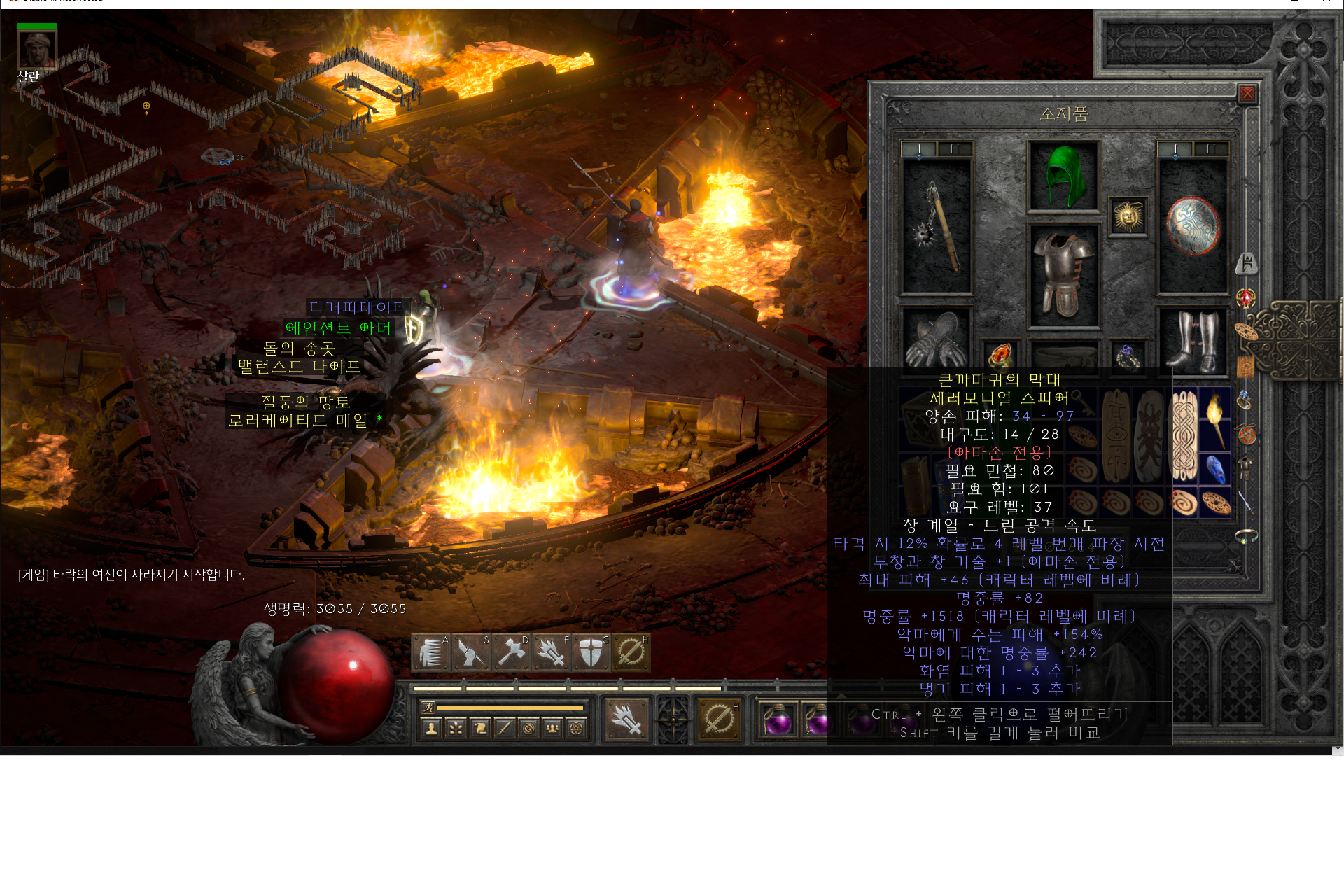Select the sword-and-fist skill on hotkey S
1344x896 pixels.
(x=471, y=653)
